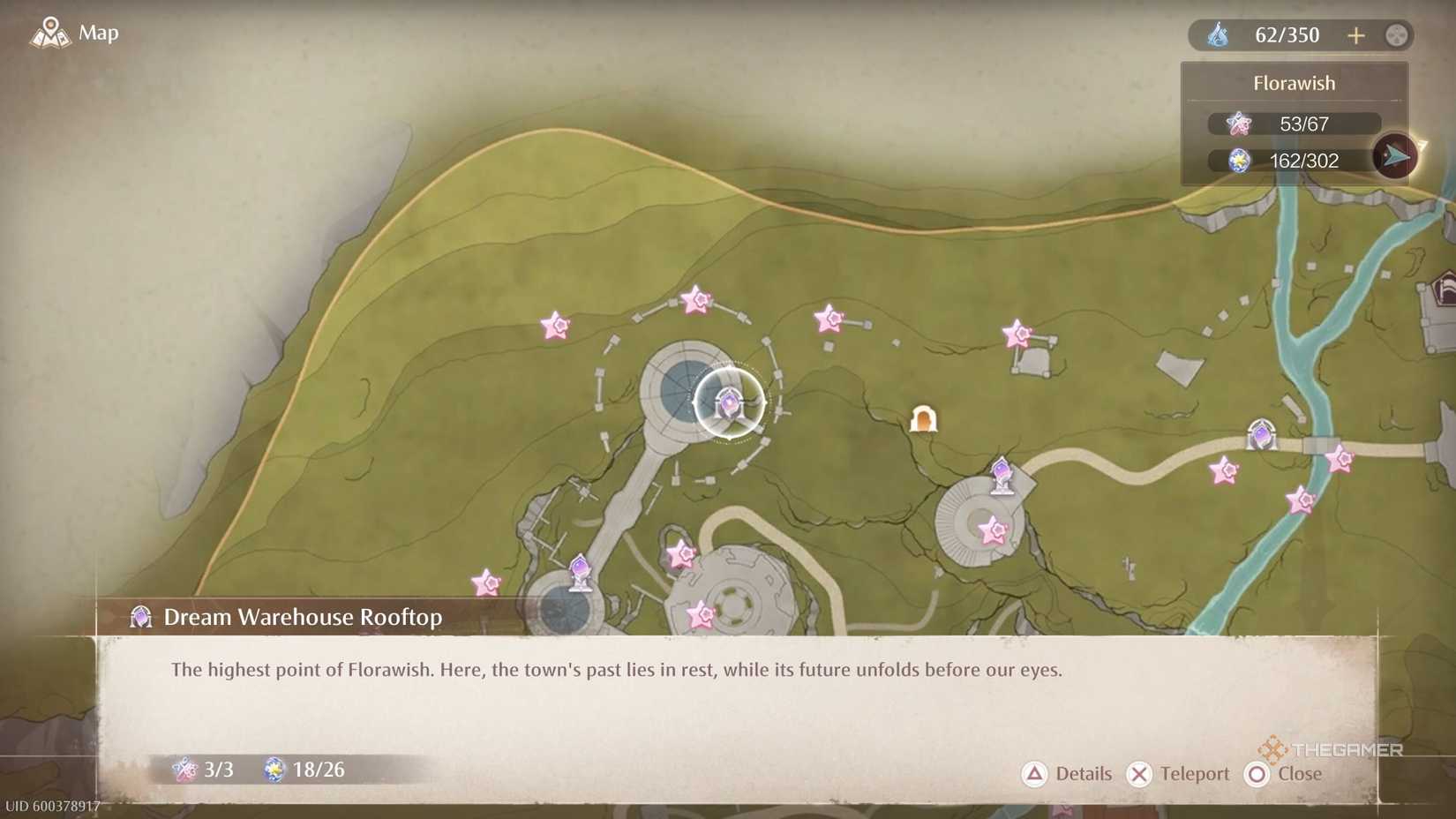
Task: Click the plus button to add Wishing Energy
Action: click(x=1356, y=35)
